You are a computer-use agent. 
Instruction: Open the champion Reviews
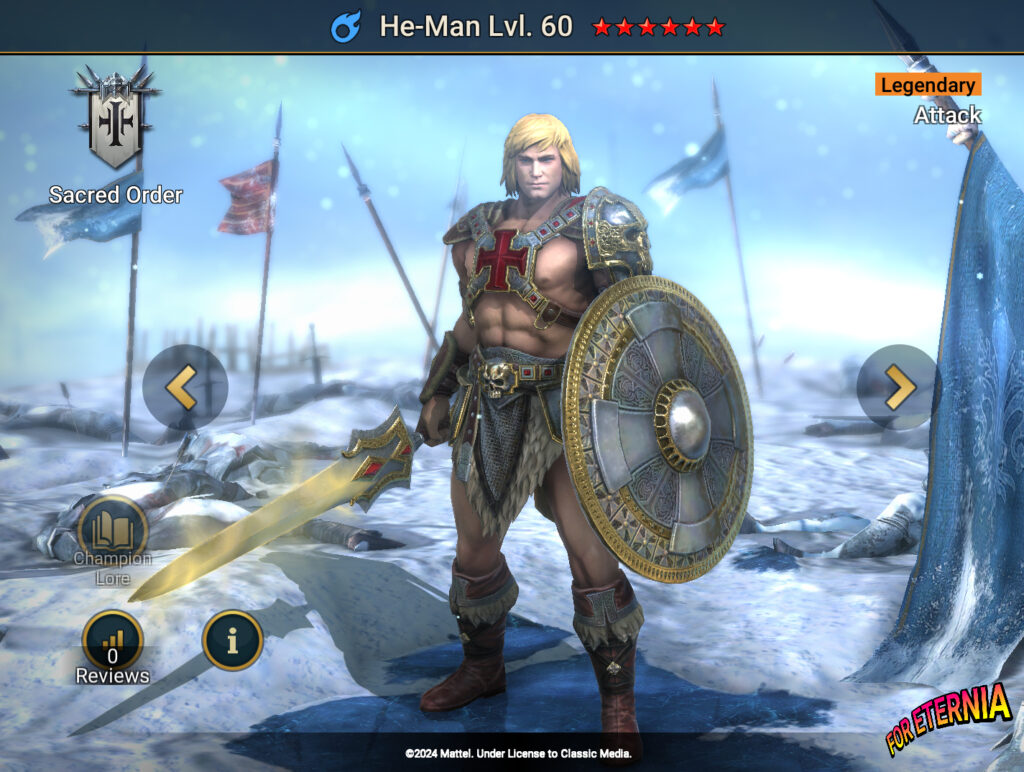coord(113,642)
